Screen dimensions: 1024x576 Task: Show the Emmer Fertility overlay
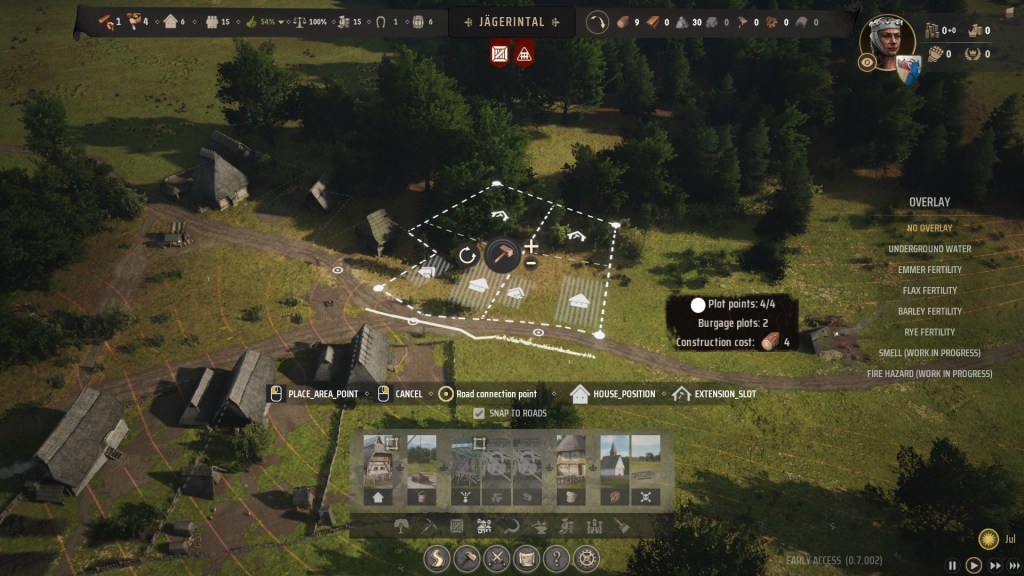[x=929, y=270]
